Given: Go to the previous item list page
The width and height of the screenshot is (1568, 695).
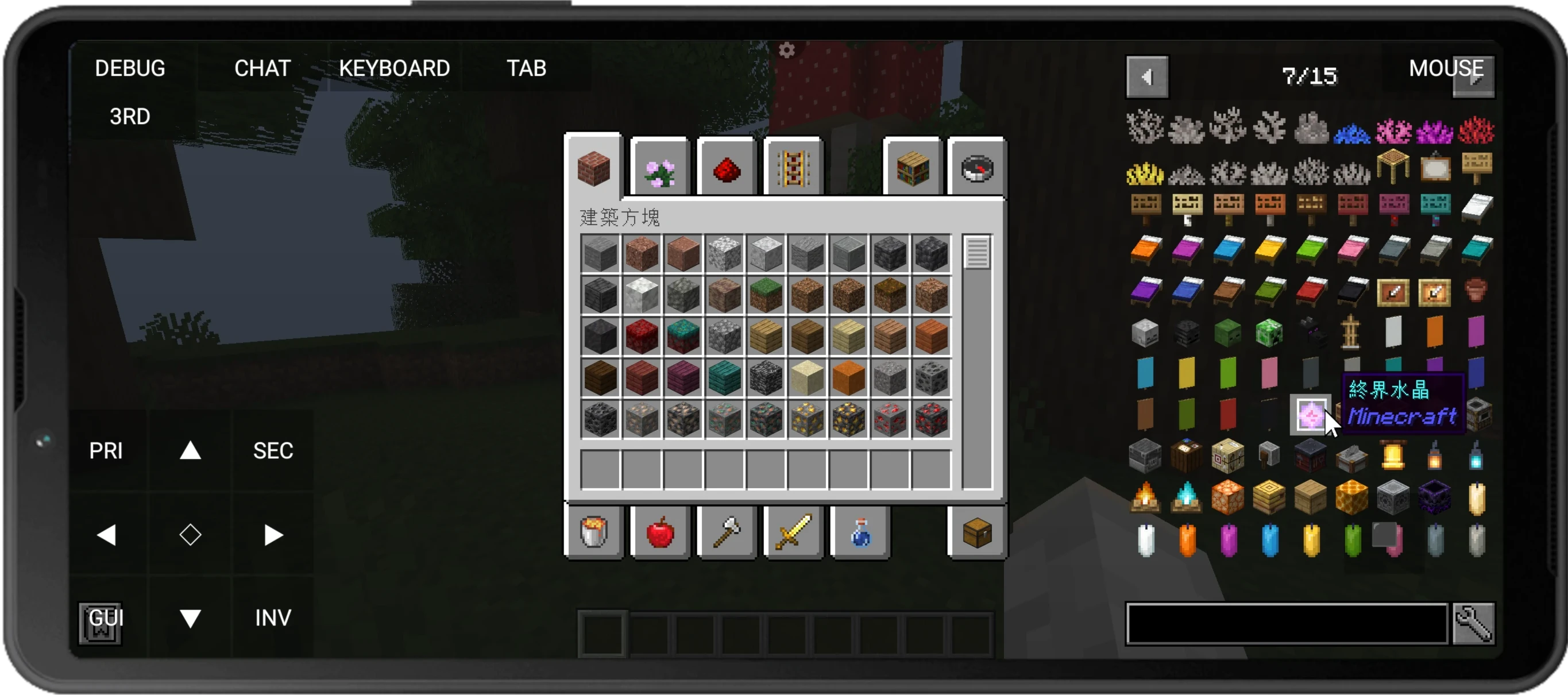Looking at the screenshot, I should tap(1147, 78).
